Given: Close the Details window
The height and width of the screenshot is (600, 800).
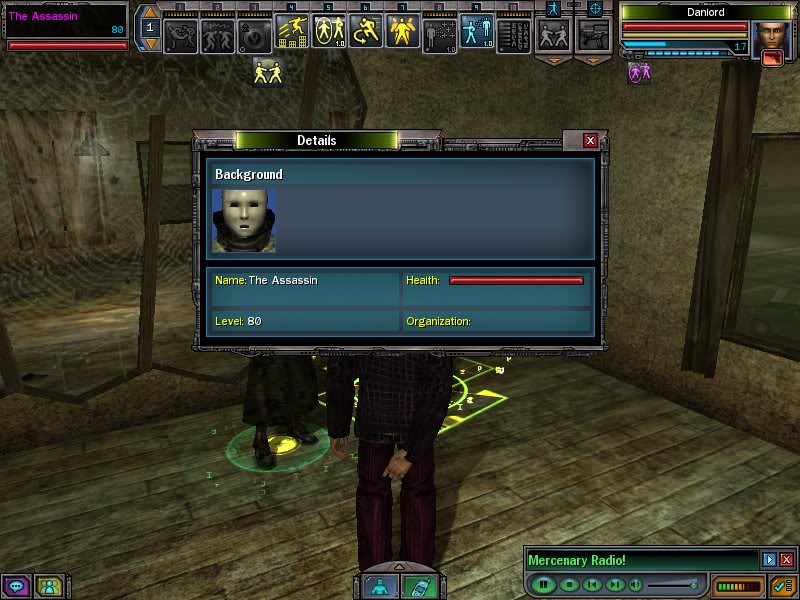Looking at the screenshot, I should click(x=590, y=141).
